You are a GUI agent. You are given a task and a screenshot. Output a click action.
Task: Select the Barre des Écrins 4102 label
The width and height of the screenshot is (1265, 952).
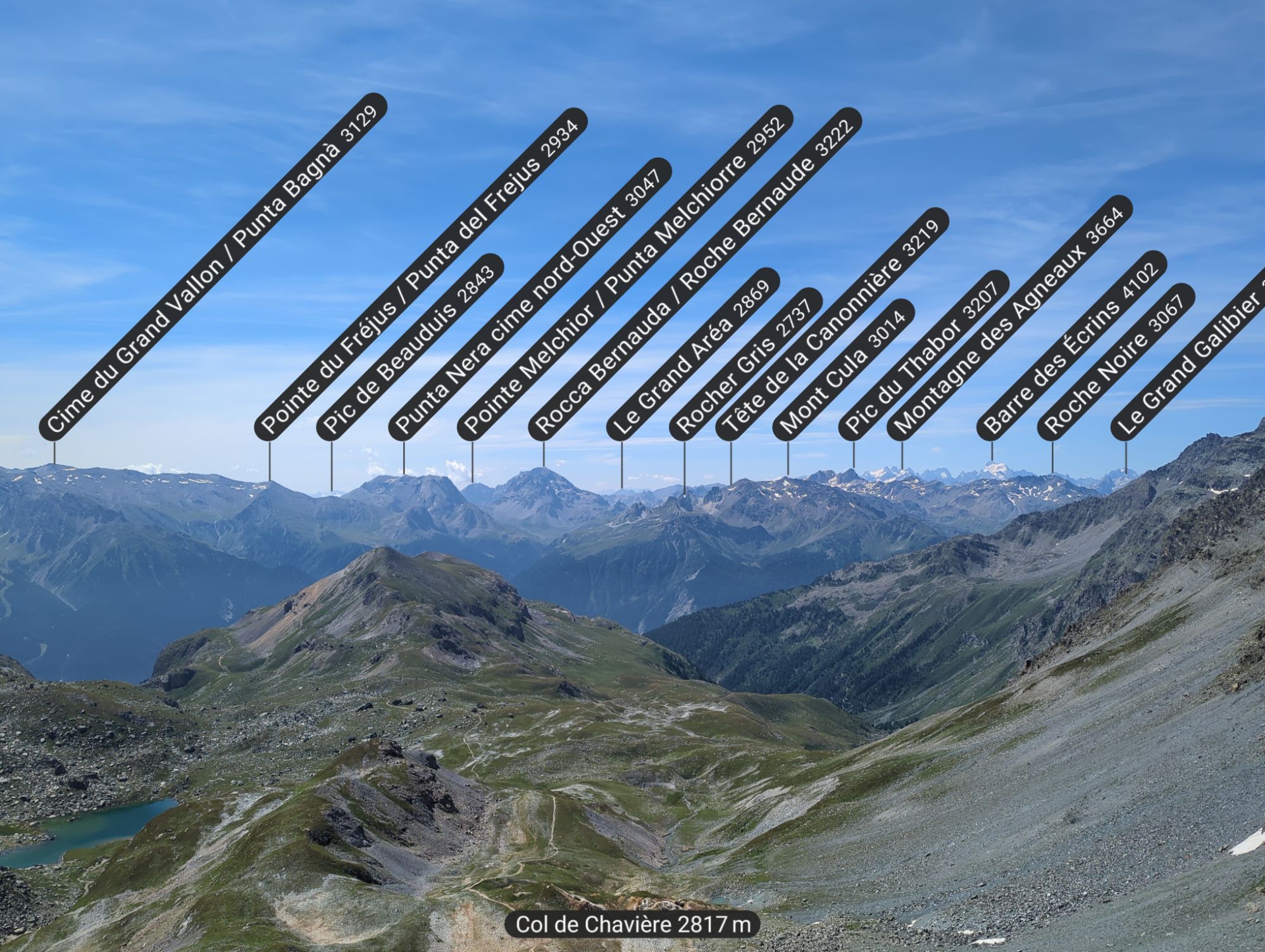pyautogui.click(x=1071, y=345)
